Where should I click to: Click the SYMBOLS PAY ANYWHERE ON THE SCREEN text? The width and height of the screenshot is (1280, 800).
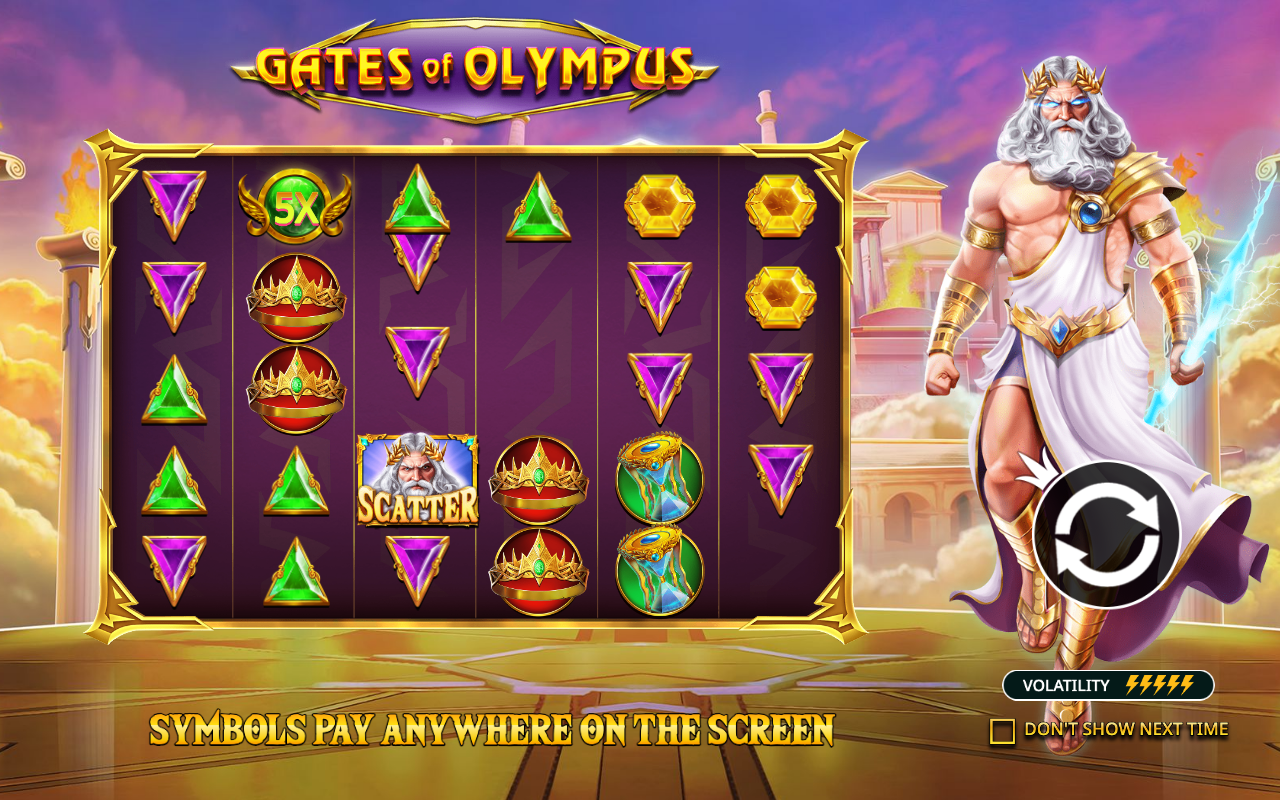coord(492,728)
